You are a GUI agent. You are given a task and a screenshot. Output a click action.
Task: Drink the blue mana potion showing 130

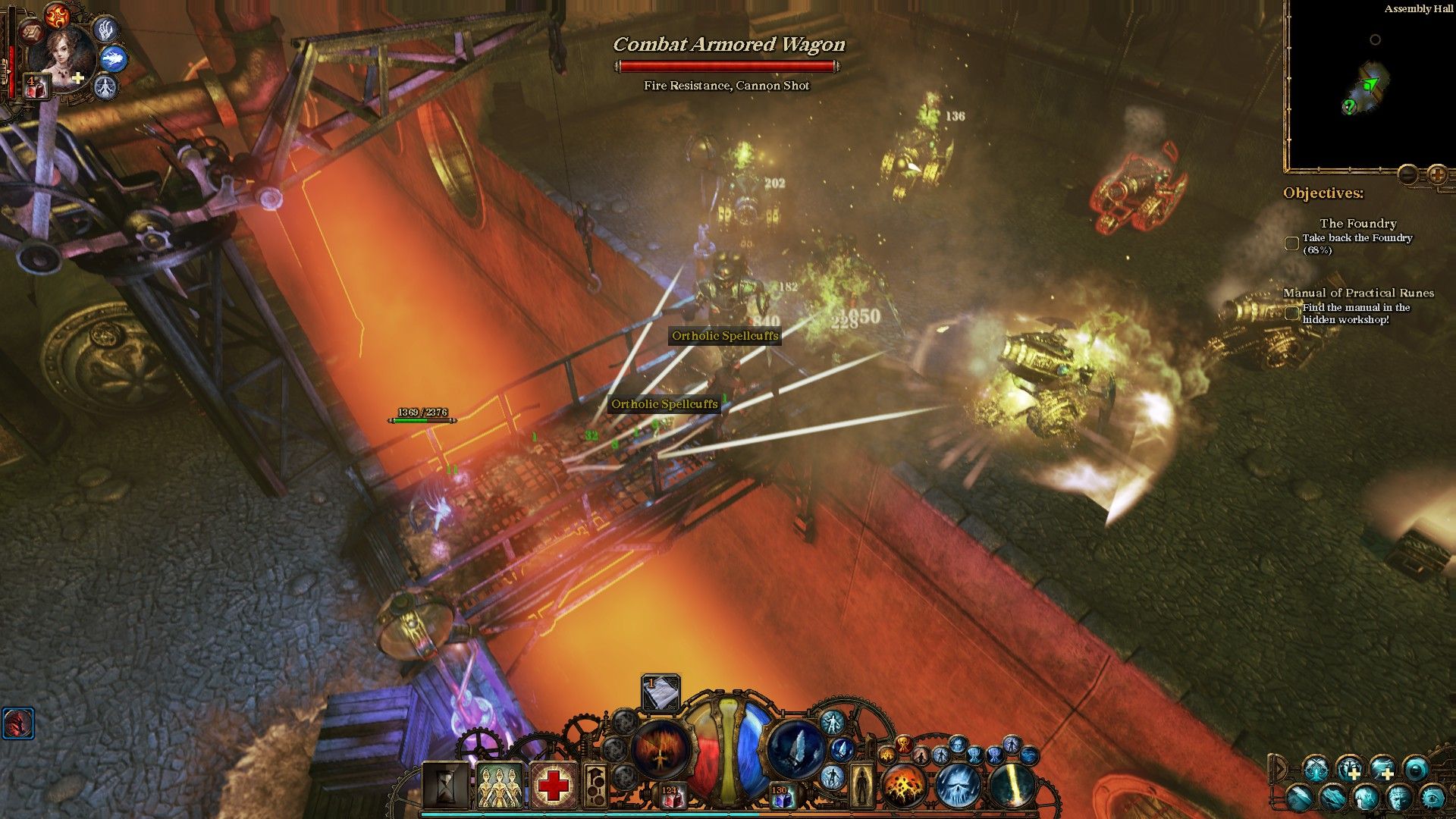(781, 796)
